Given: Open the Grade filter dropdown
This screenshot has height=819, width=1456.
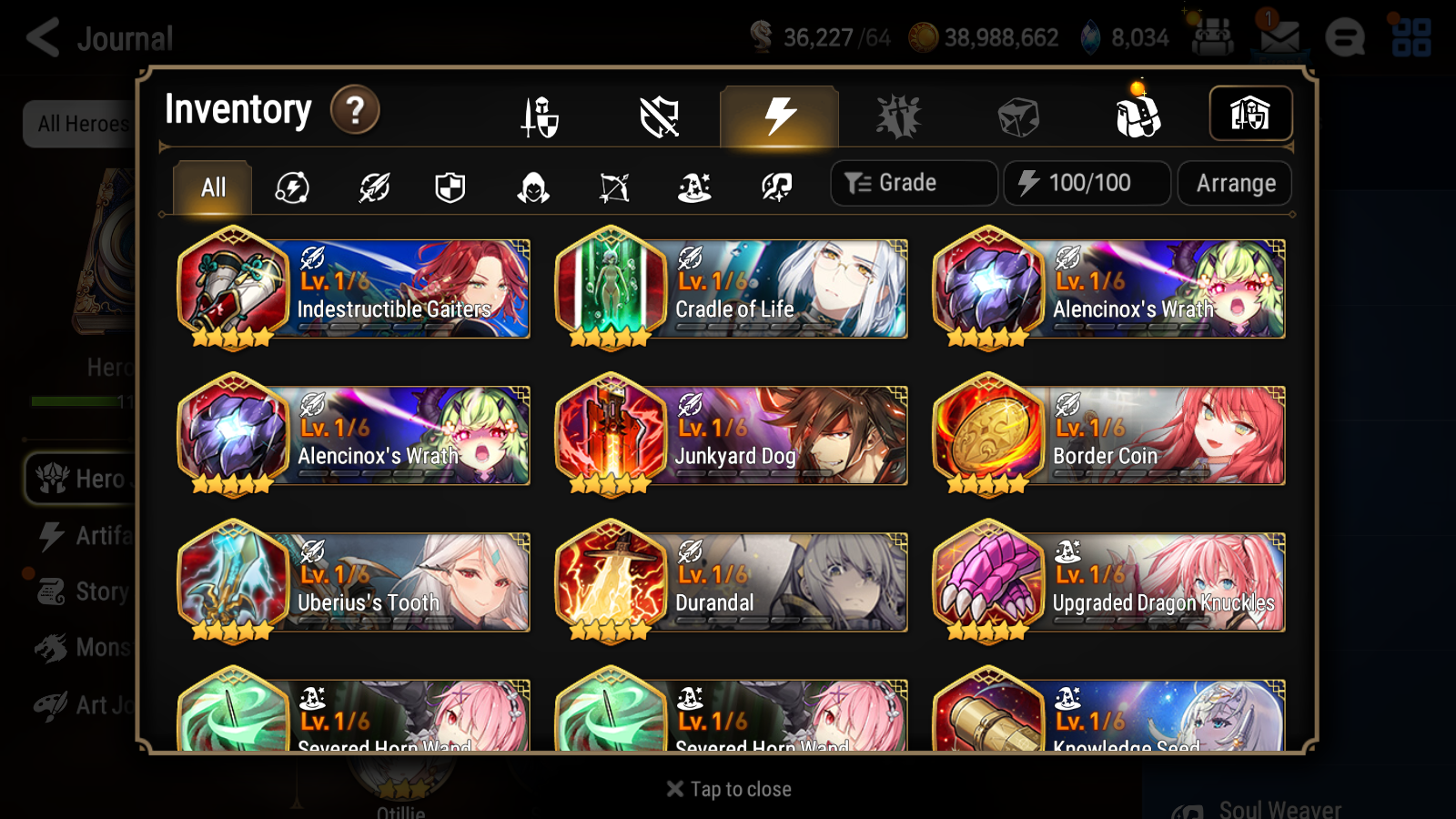Looking at the screenshot, I should 913,182.
